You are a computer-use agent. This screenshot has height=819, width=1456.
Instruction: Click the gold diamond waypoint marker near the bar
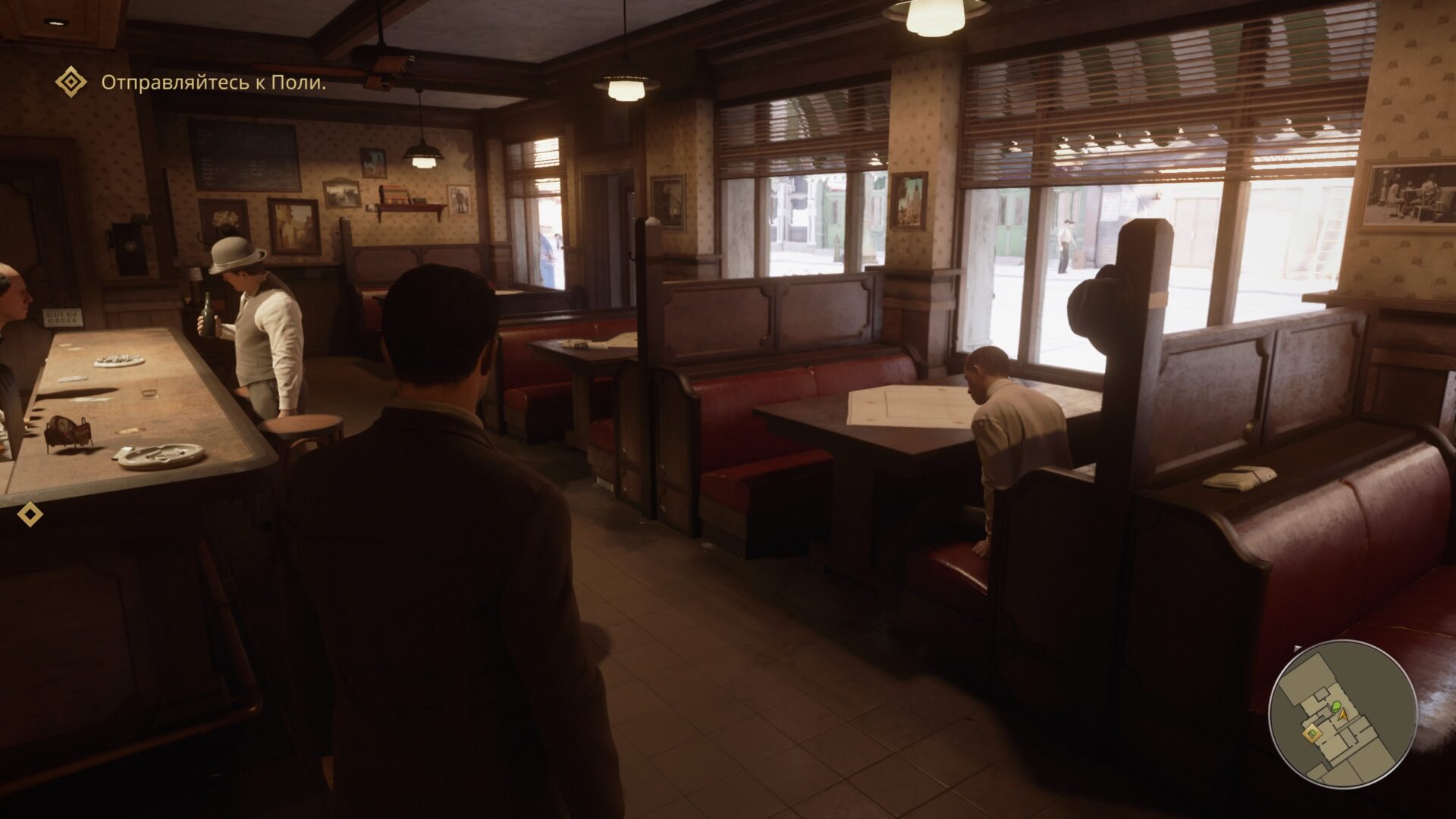(30, 514)
